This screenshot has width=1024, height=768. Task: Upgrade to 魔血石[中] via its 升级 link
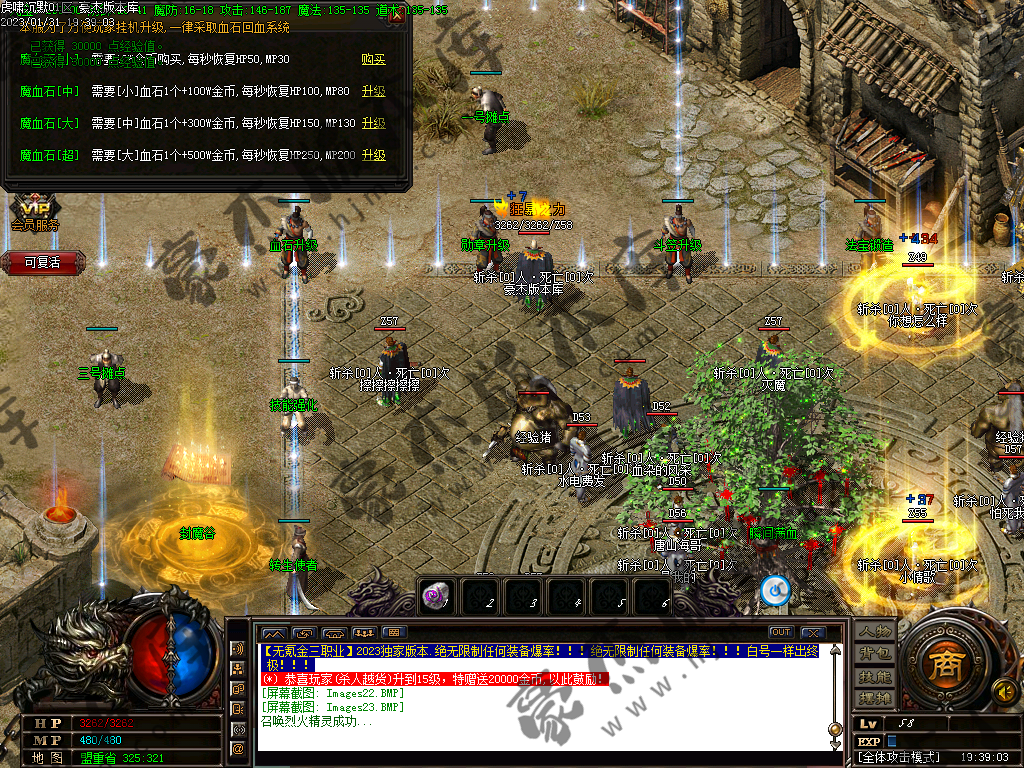pos(373,92)
